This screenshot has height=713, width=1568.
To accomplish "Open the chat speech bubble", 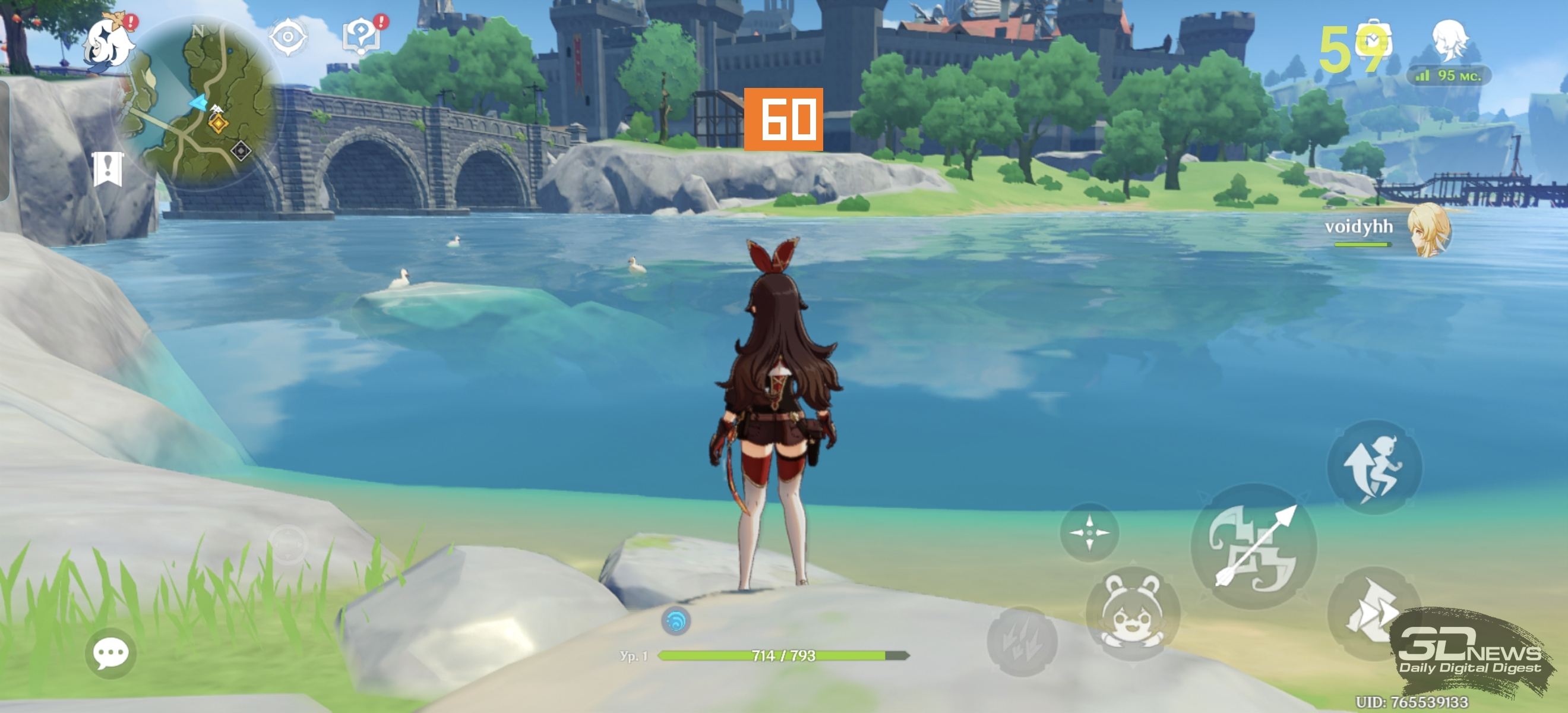I will pos(111,654).
